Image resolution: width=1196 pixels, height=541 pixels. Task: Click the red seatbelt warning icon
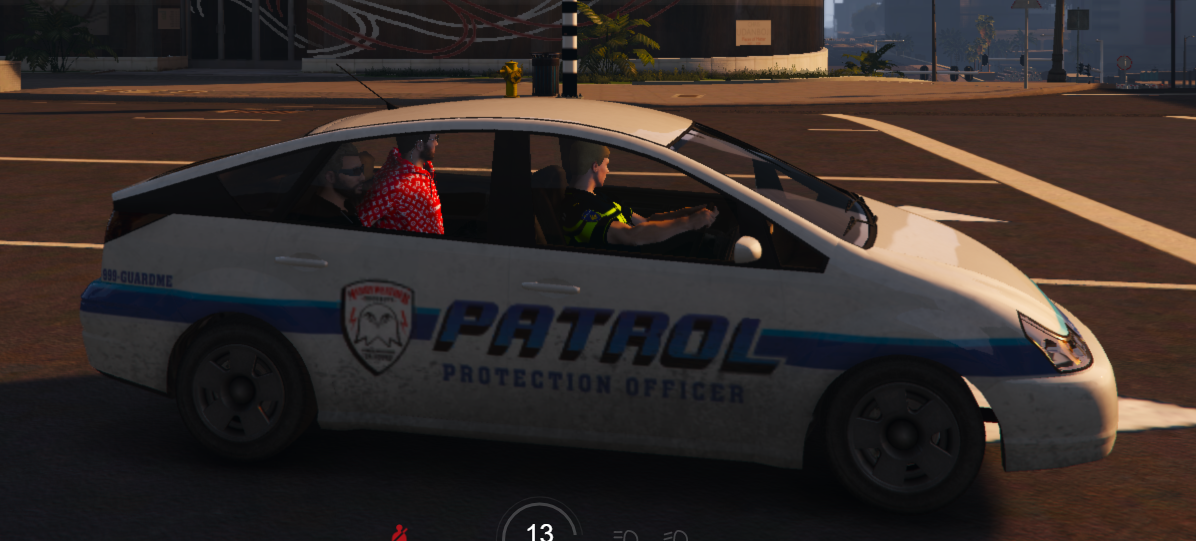point(400,533)
